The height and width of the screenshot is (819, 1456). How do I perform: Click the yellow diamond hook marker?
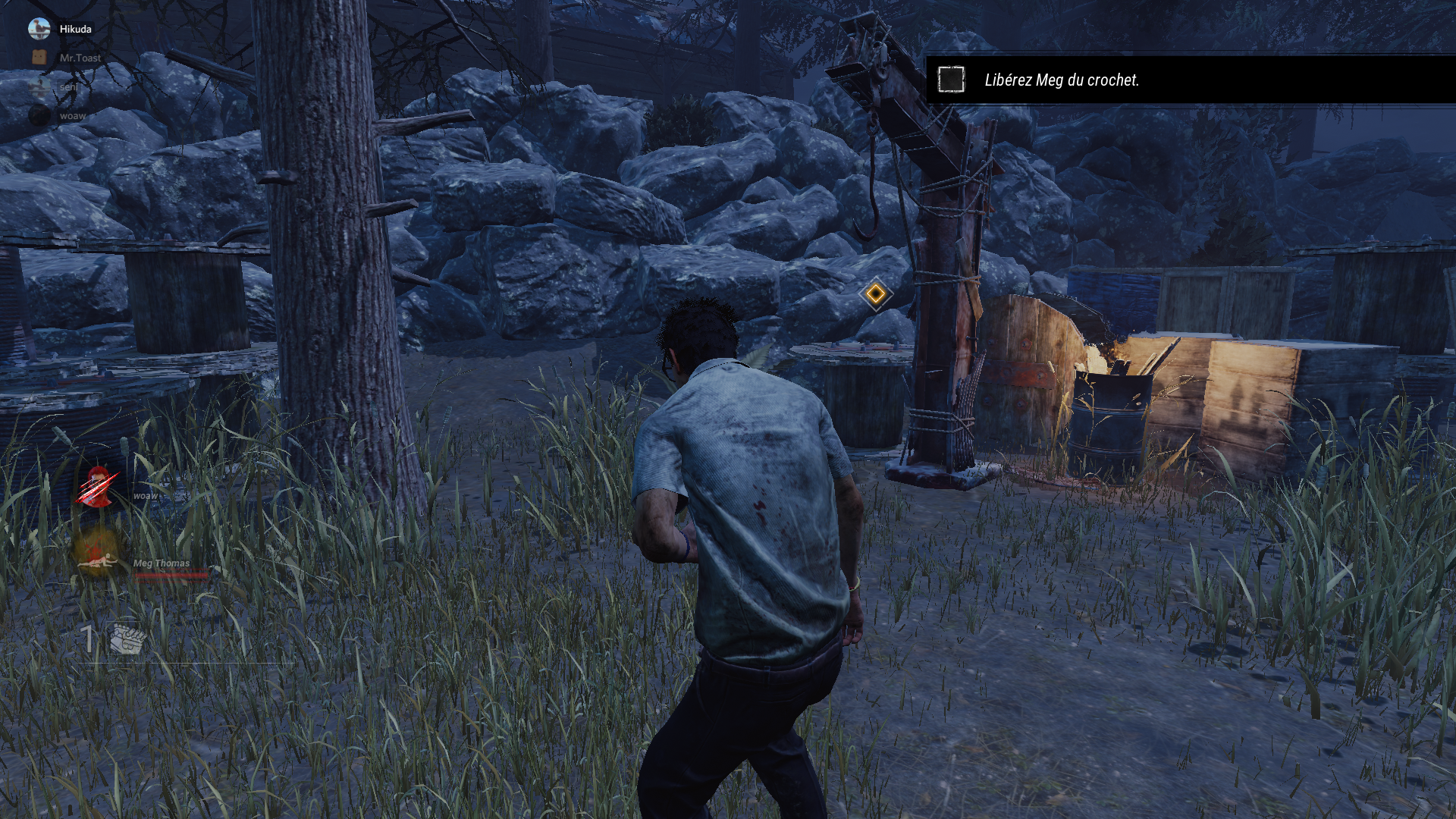click(x=876, y=294)
